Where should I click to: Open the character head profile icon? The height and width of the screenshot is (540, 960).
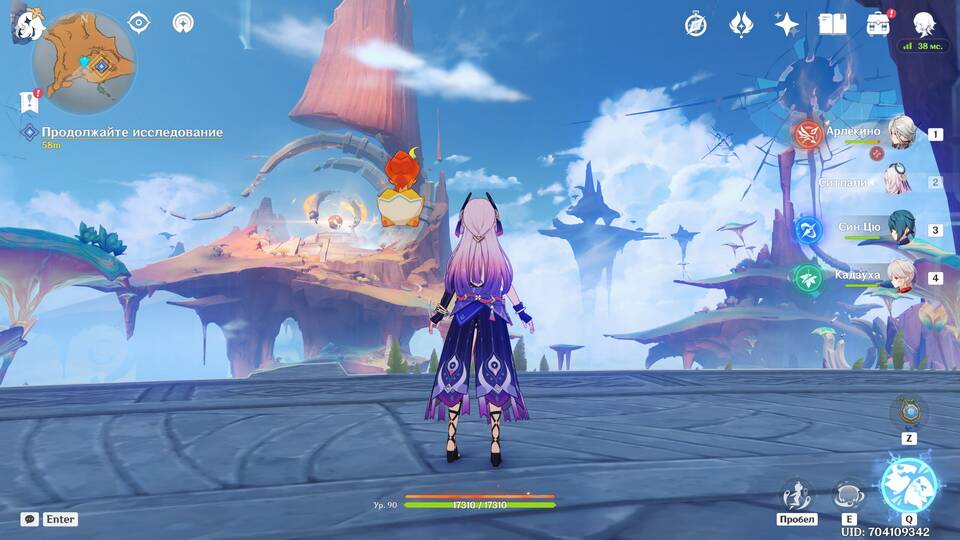(923, 24)
